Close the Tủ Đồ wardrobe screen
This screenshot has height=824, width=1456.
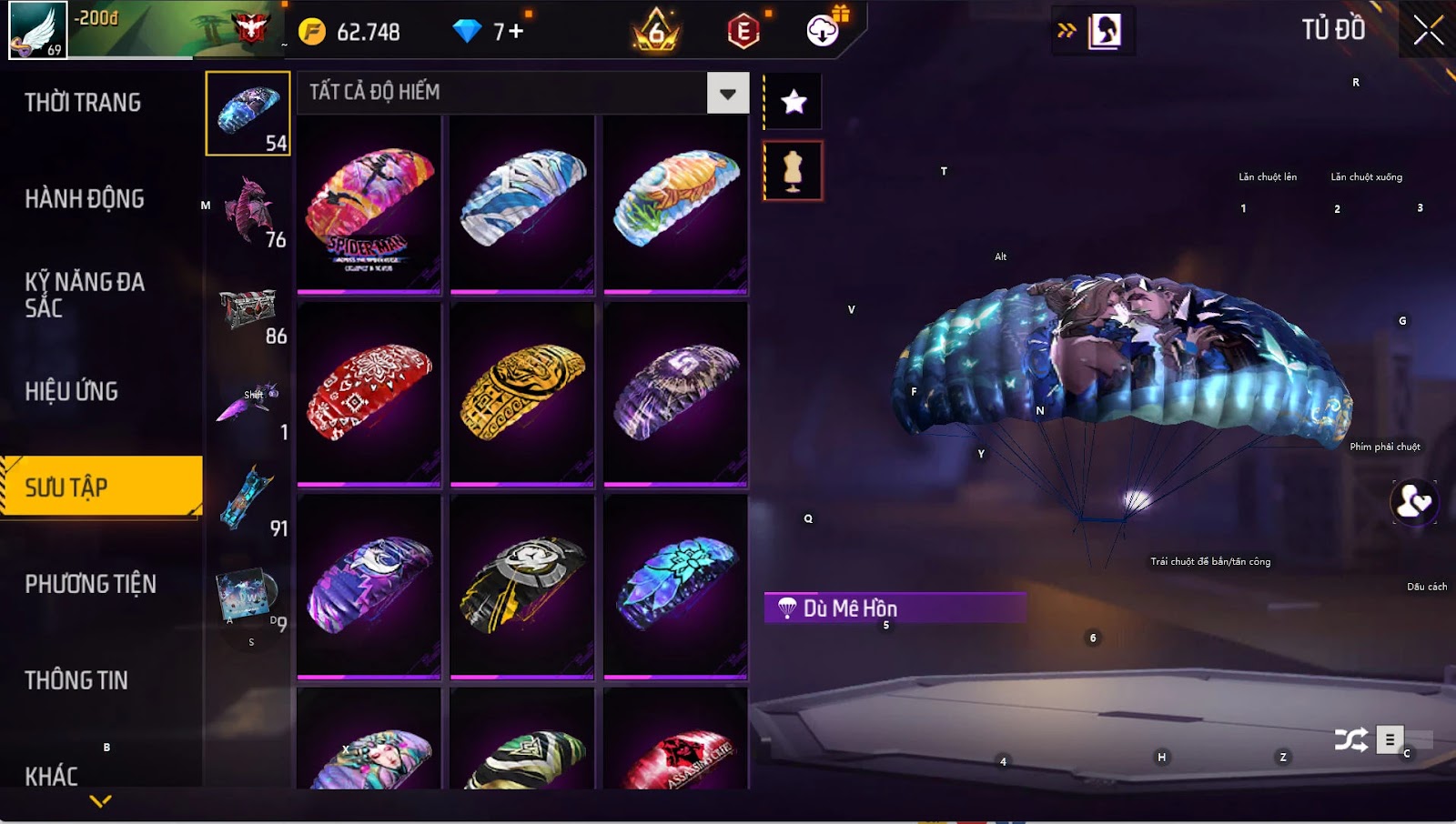pyautogui.click(x=1428, y=30)
